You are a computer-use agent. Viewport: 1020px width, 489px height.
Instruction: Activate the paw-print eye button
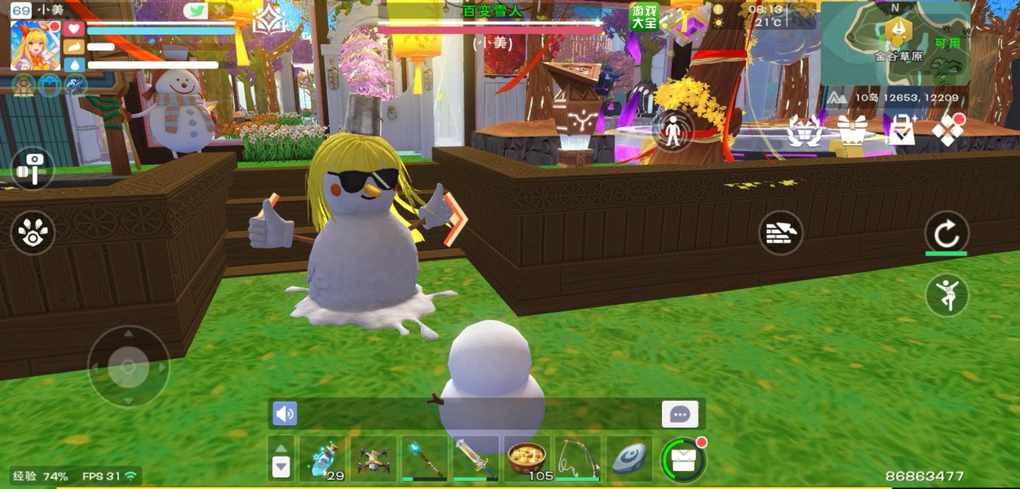33,233
